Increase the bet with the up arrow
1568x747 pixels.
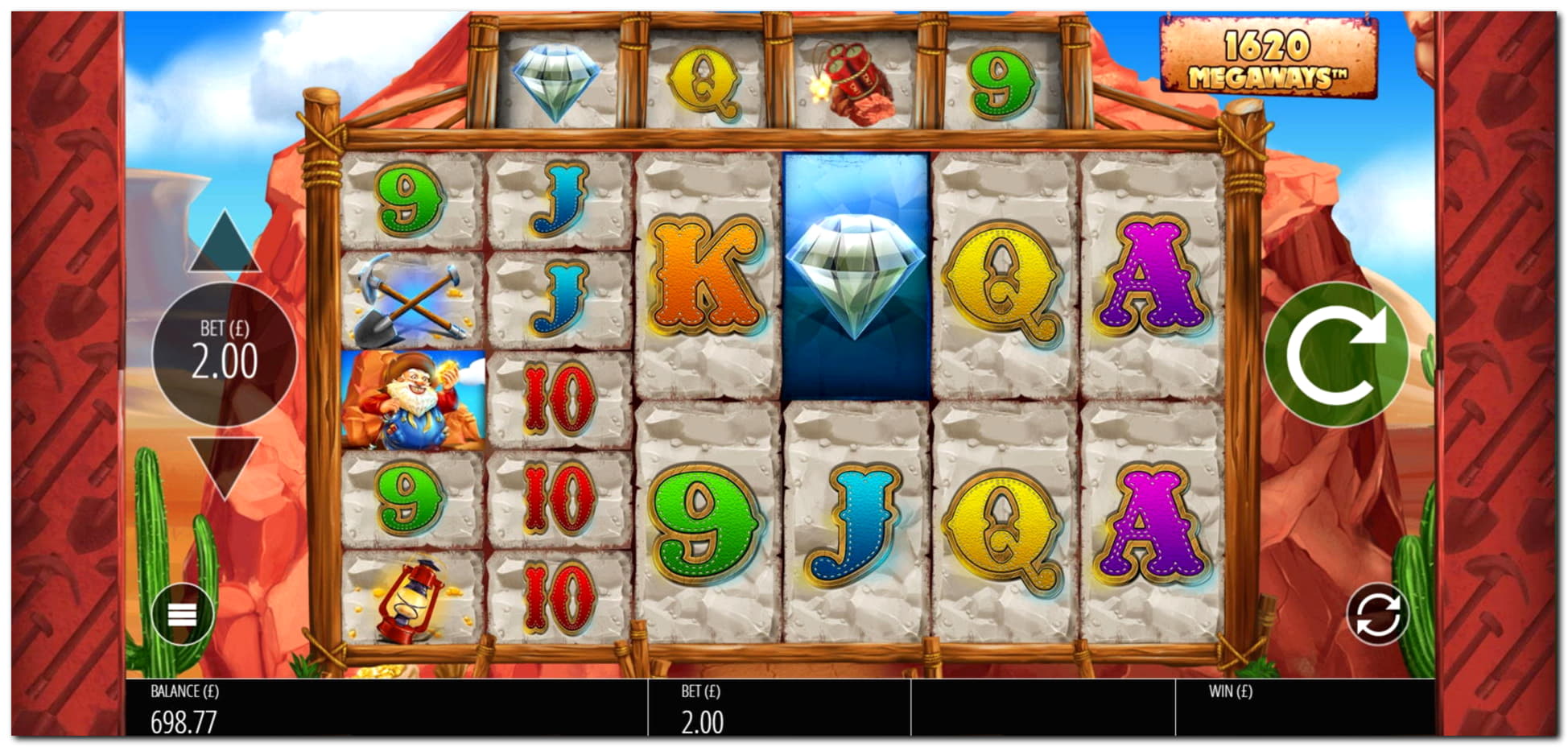click(x=224, y=244)
